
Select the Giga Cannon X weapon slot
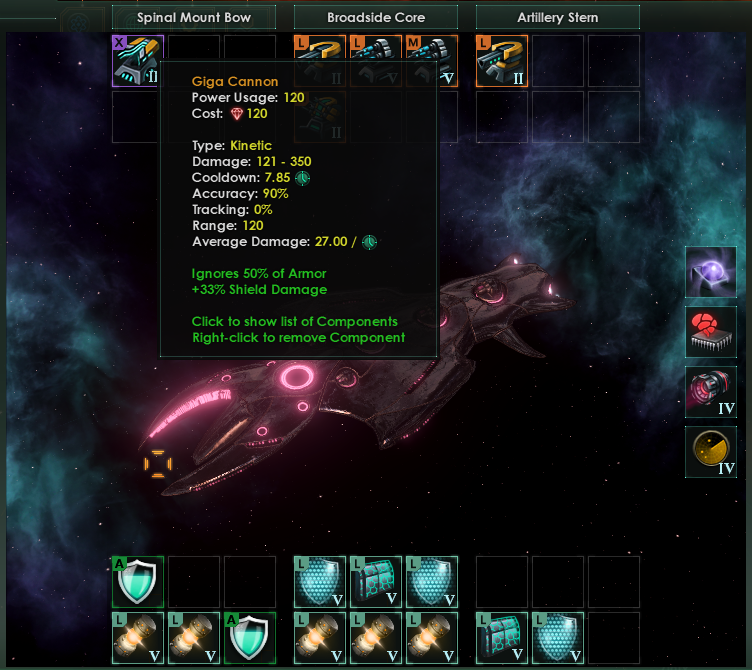click(x=137, y=61)
